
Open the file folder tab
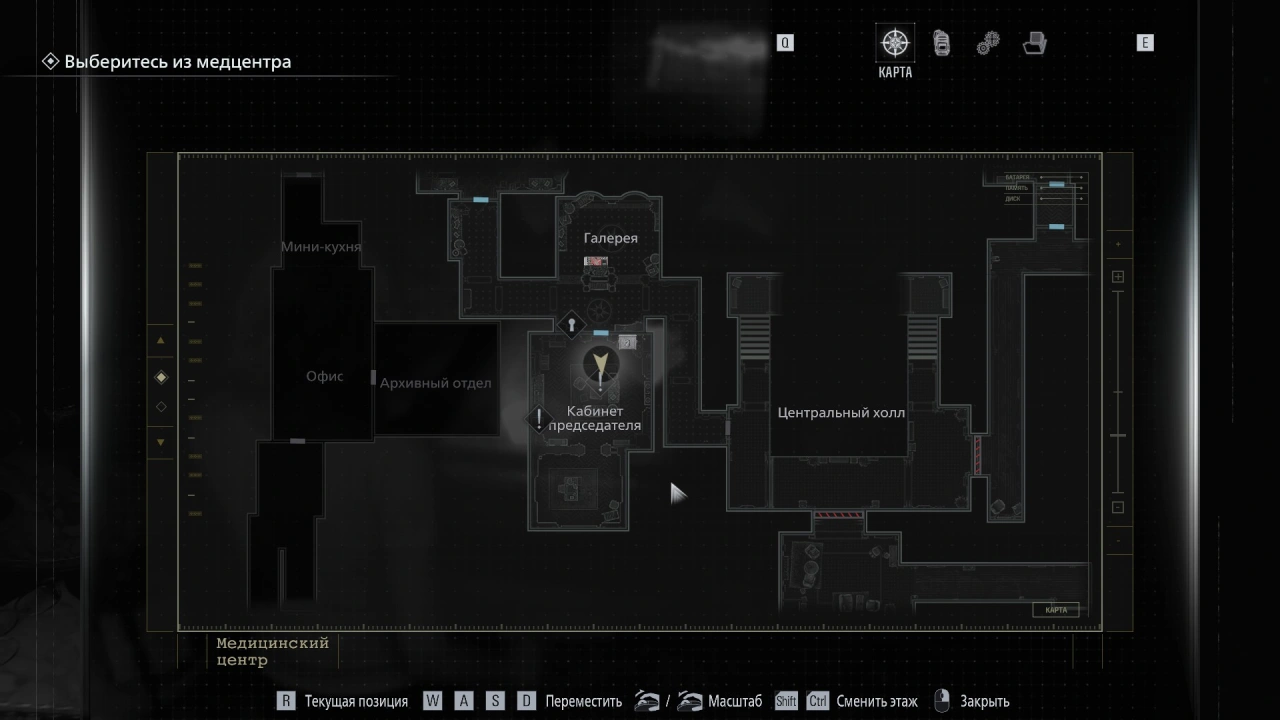[1034, 44]
